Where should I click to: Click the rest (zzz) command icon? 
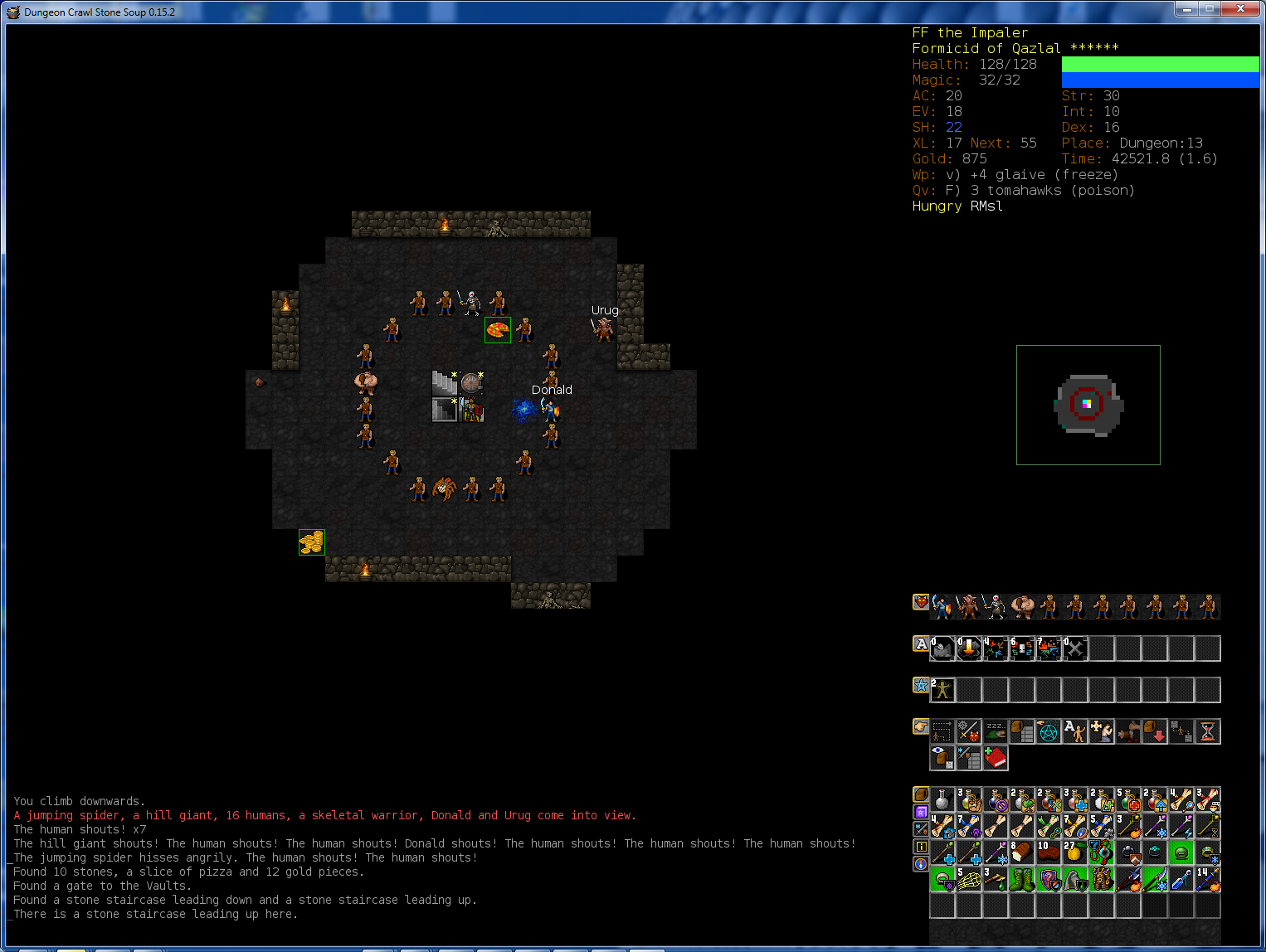[996, 731]
